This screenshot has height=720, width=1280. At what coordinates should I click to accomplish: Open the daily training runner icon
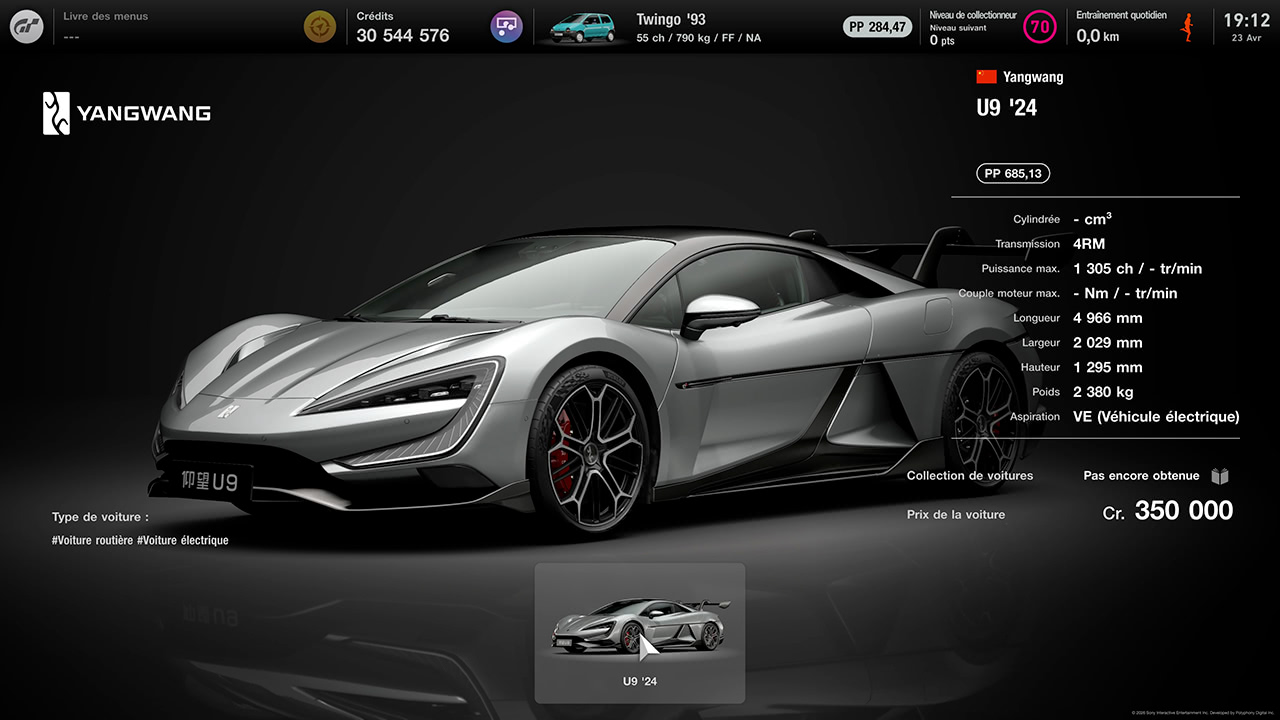pos(1189,27)
